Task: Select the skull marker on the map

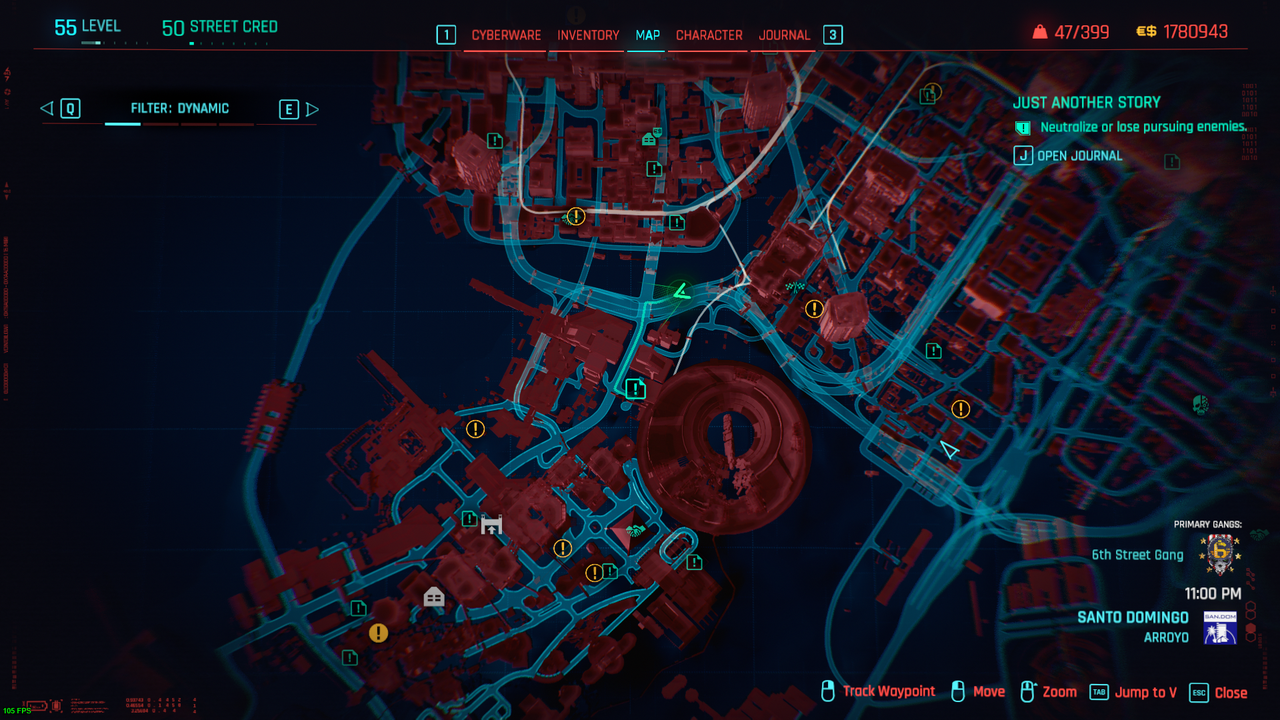Action: click(x=1200, y=405)
